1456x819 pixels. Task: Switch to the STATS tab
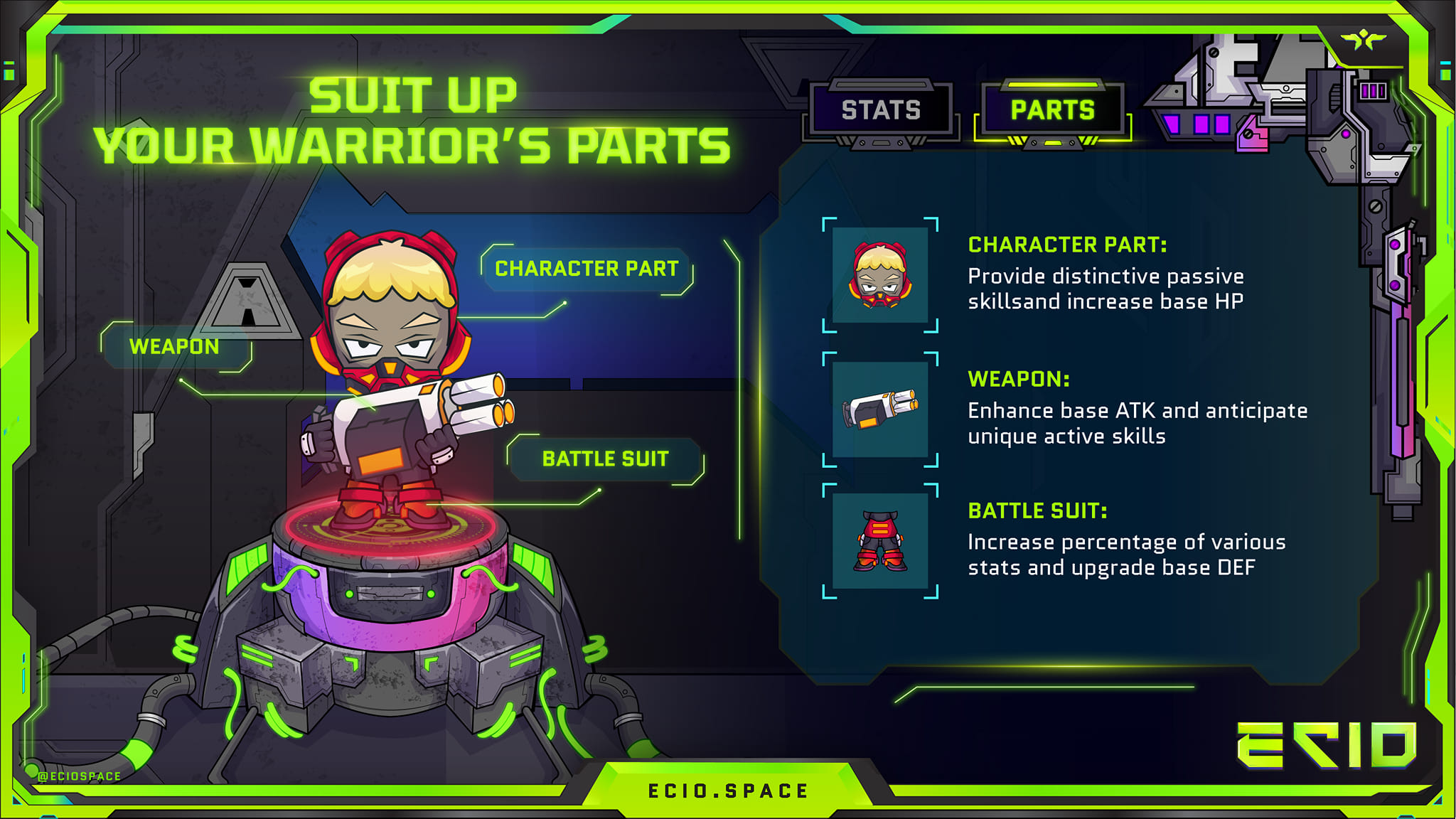point(881,110)
